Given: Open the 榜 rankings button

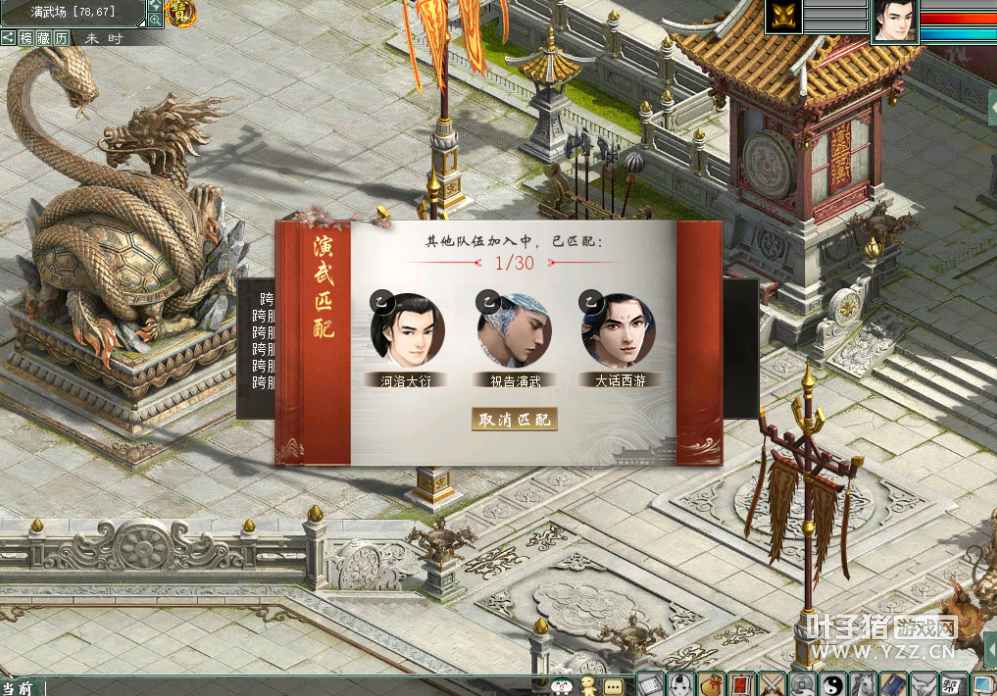Looking at the screenshot, I should (26, 38).
